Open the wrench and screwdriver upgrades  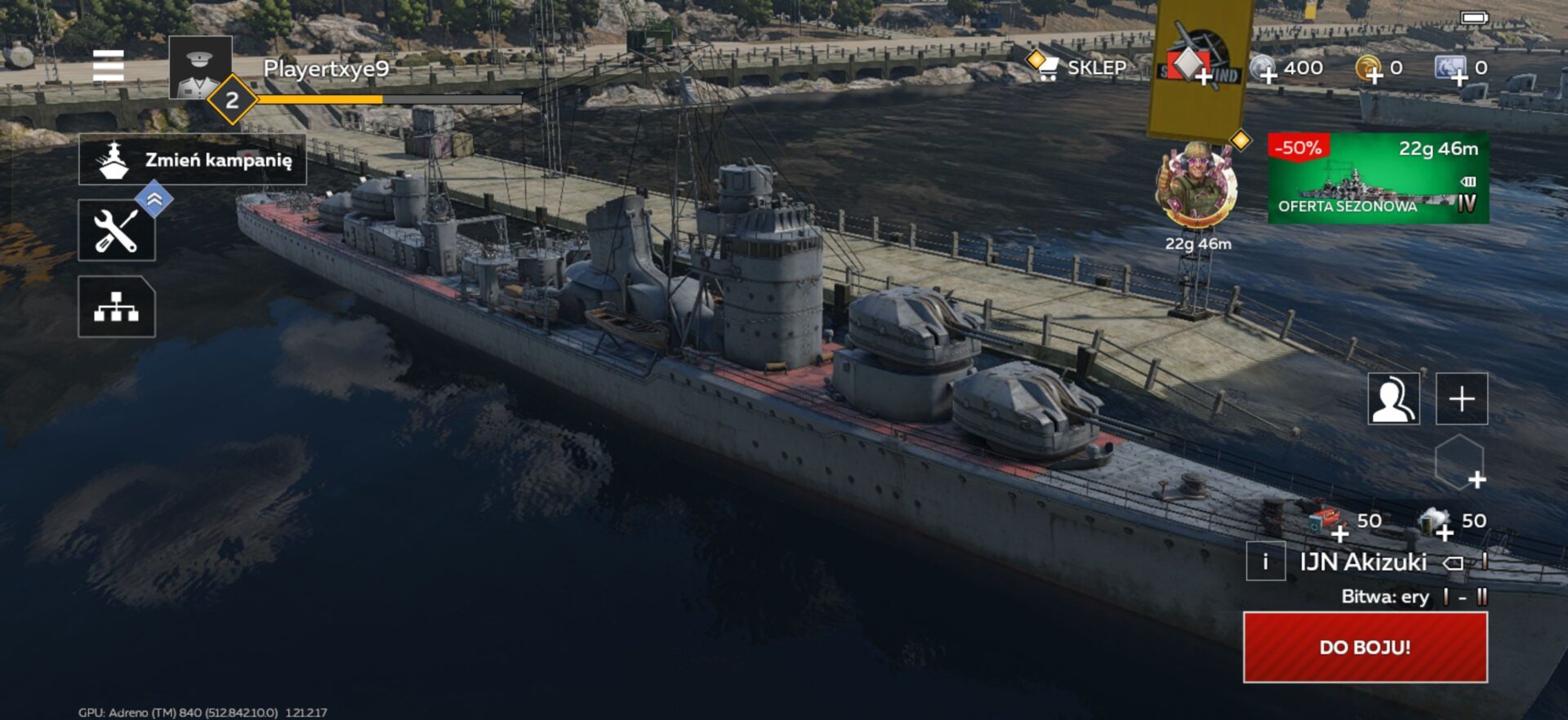click(117, 230)
